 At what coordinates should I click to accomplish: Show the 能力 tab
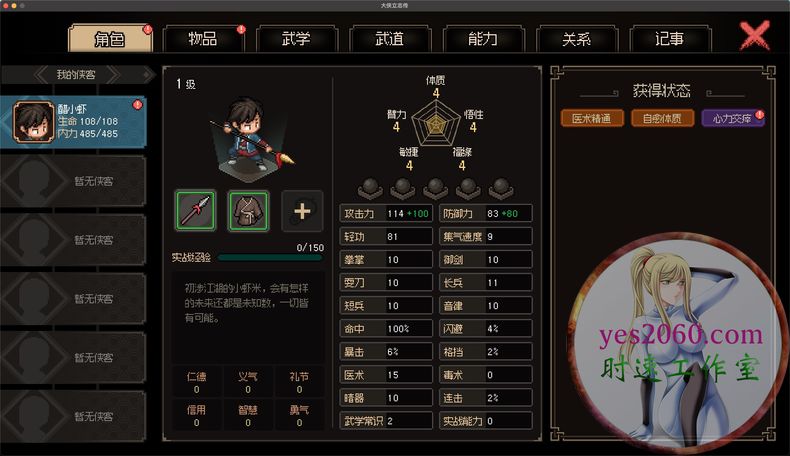[483, 39]
